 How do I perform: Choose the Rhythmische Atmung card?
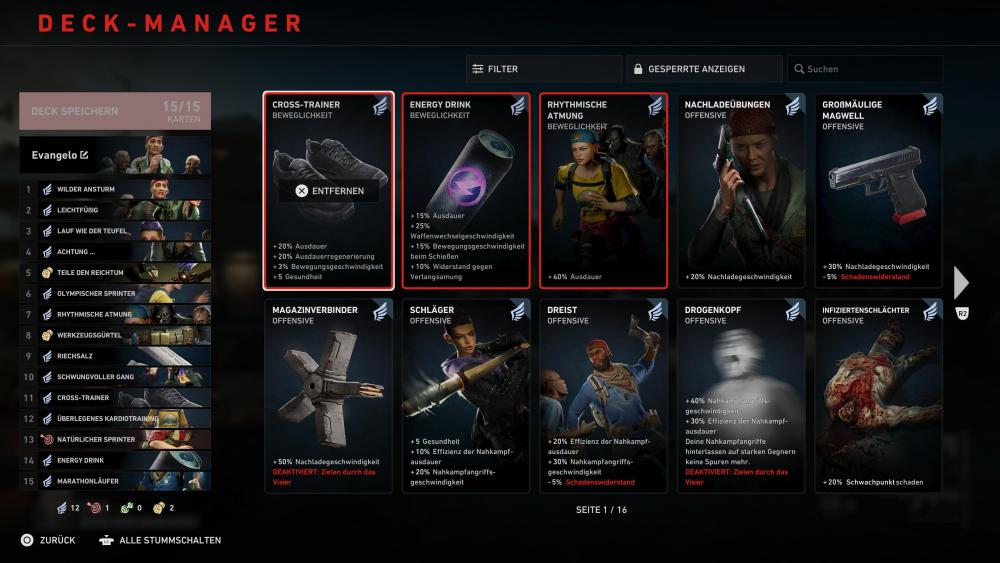coord(603,190)
